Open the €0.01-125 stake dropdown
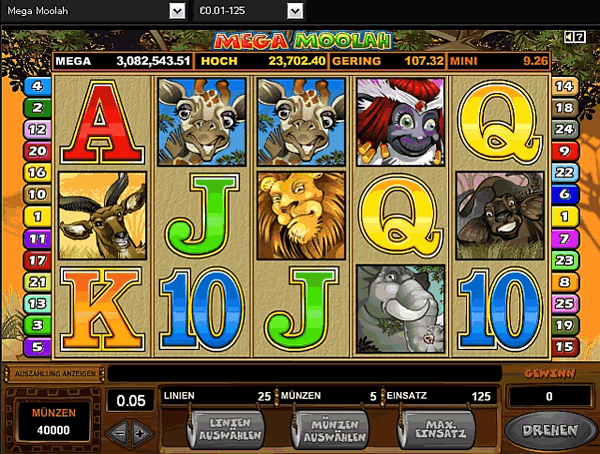The image size is (600, 454). coord(295,10)
